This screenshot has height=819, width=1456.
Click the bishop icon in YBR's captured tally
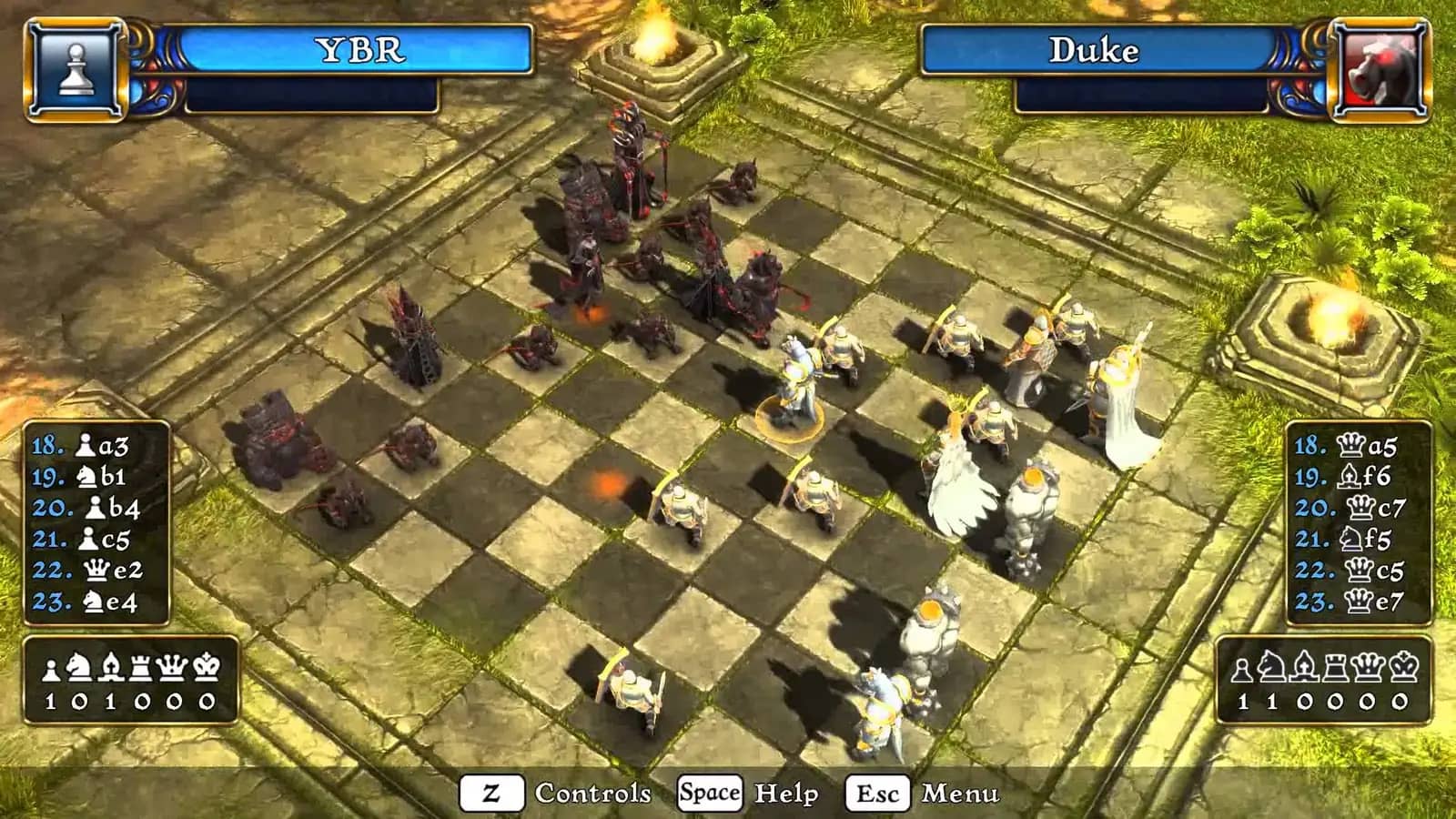[x=111, y=666]
